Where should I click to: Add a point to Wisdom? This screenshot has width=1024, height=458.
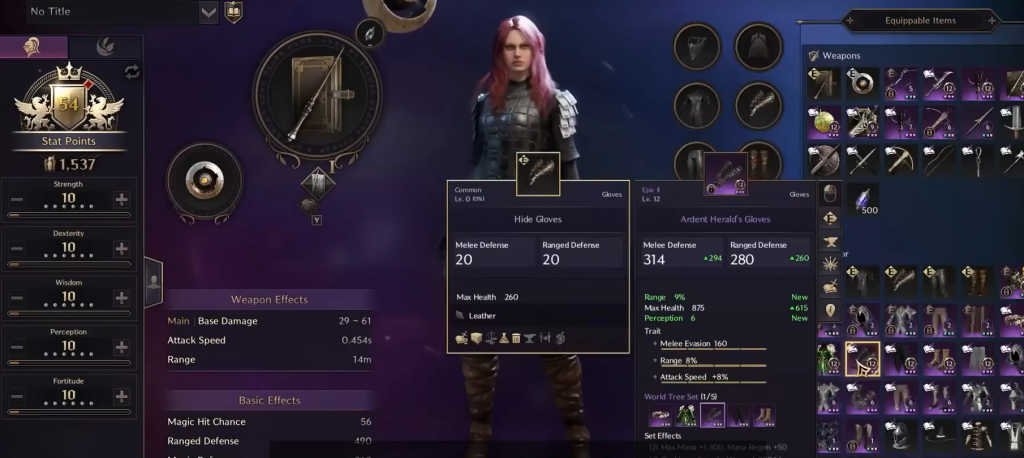coord(121,298)
